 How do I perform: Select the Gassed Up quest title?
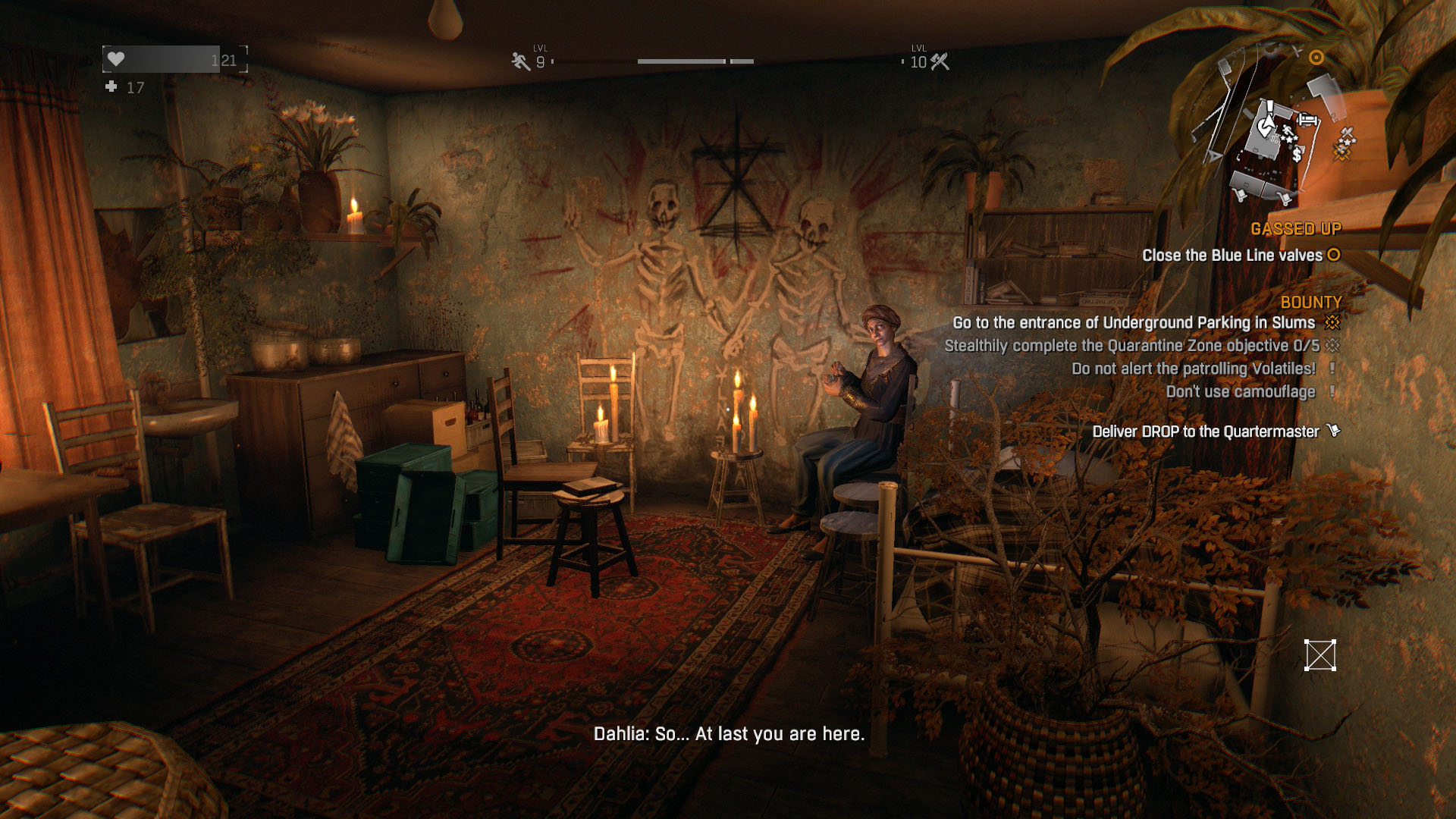pyautogui.click(x=1295, y=229)
